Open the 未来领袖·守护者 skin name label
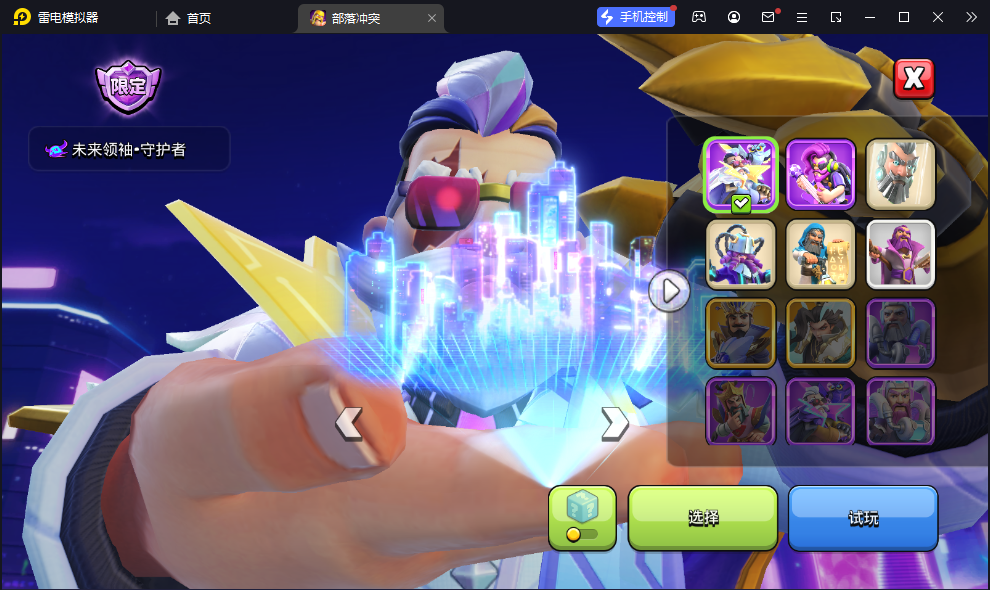This screenshot has height=590, width=990. [129, 149]
